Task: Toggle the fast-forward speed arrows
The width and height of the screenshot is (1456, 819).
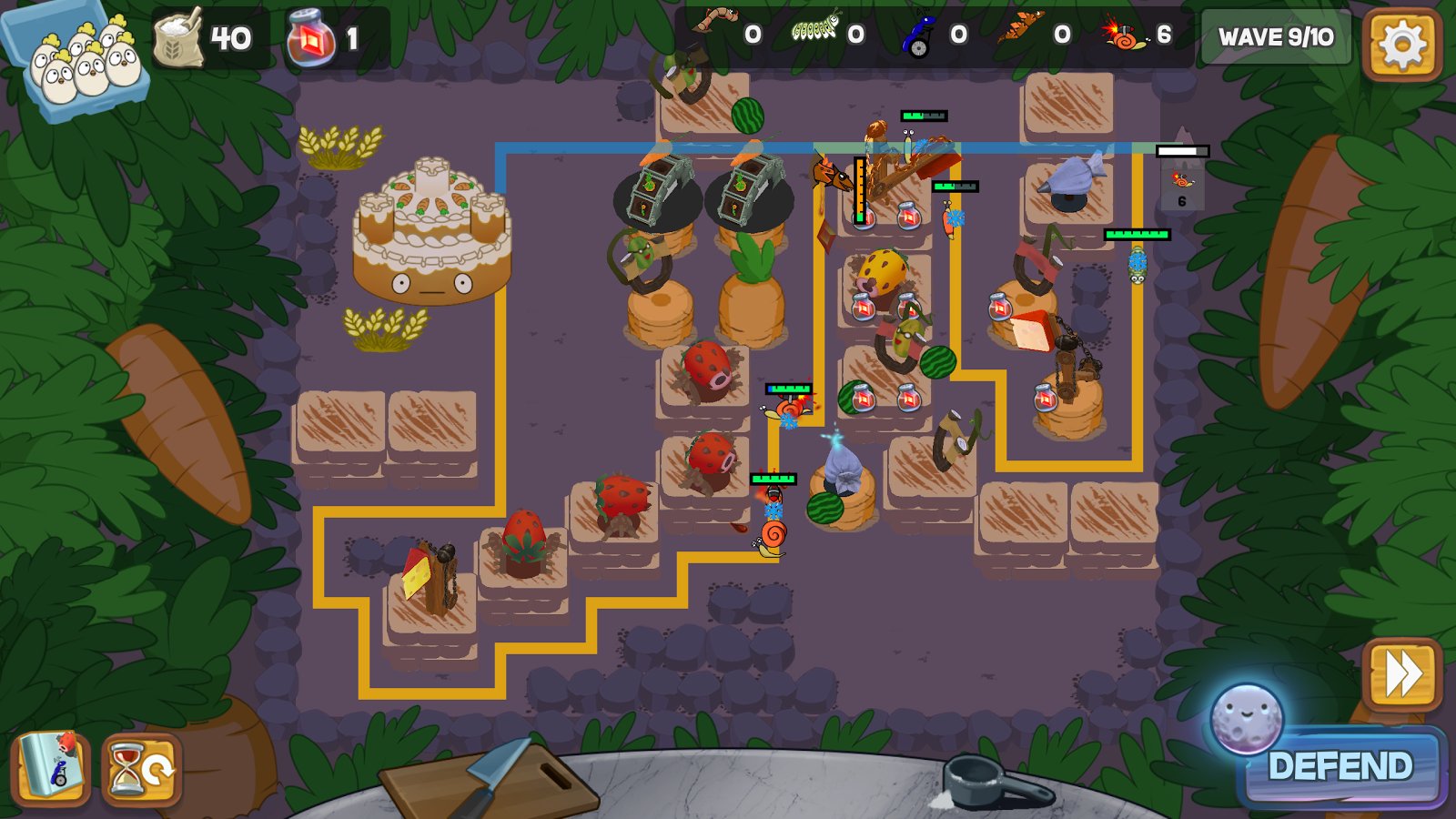Action: (1402, 674)
